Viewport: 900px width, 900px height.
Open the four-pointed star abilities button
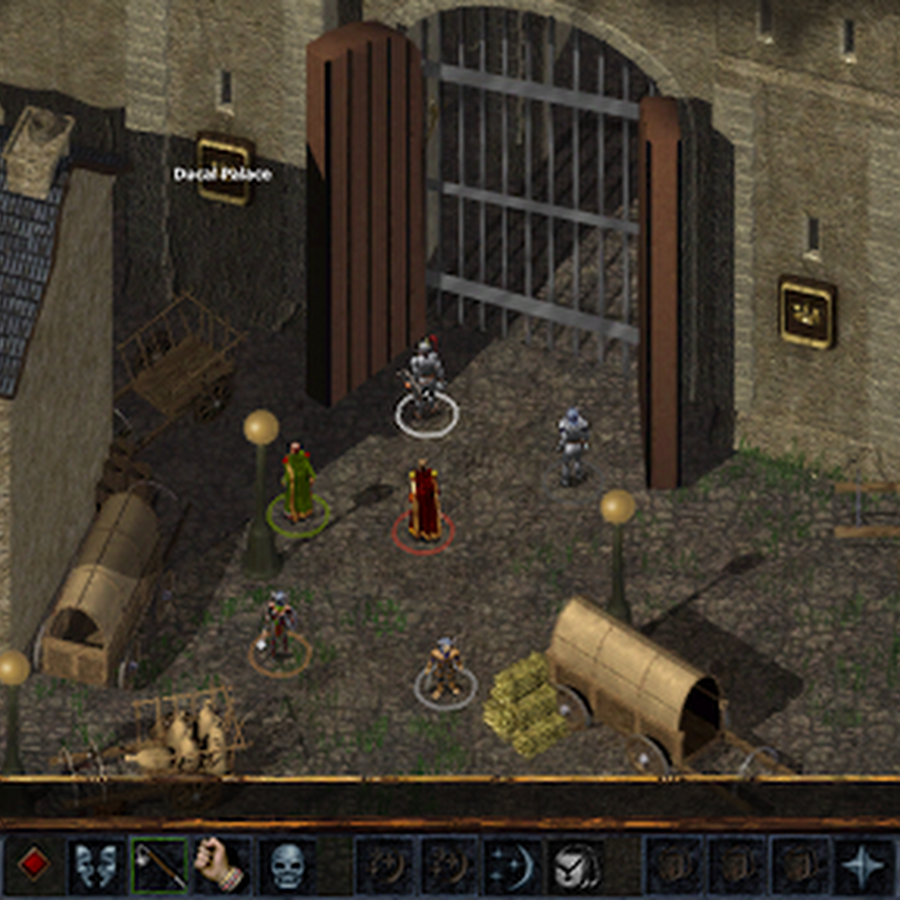[863, 865]
